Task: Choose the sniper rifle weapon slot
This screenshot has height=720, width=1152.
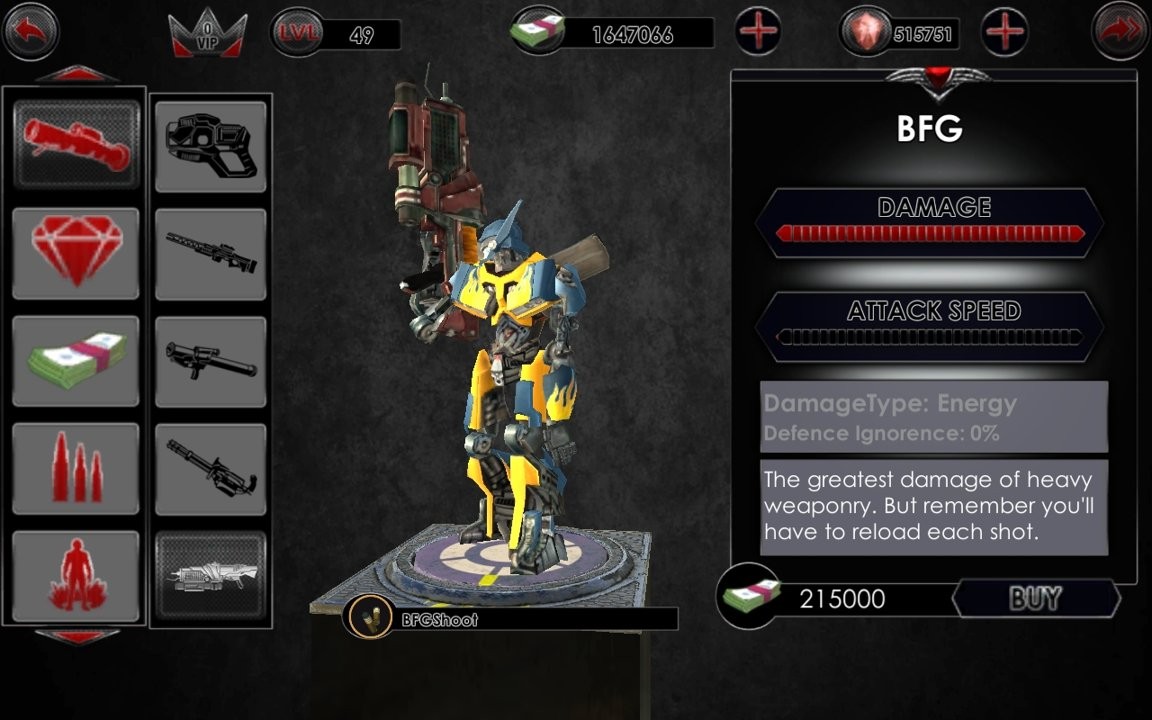Action: coord(211,253)
